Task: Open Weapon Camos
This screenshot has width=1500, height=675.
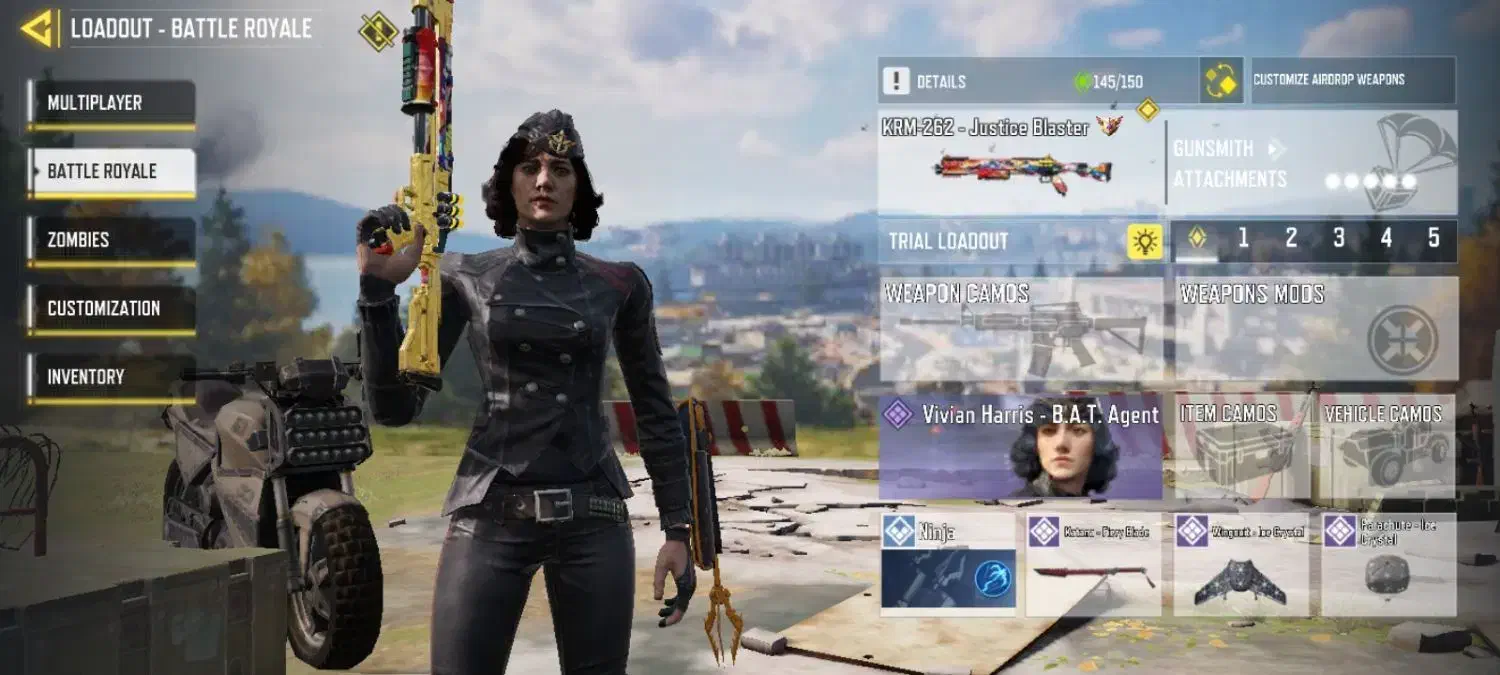Action: (x=1021, y=328)
